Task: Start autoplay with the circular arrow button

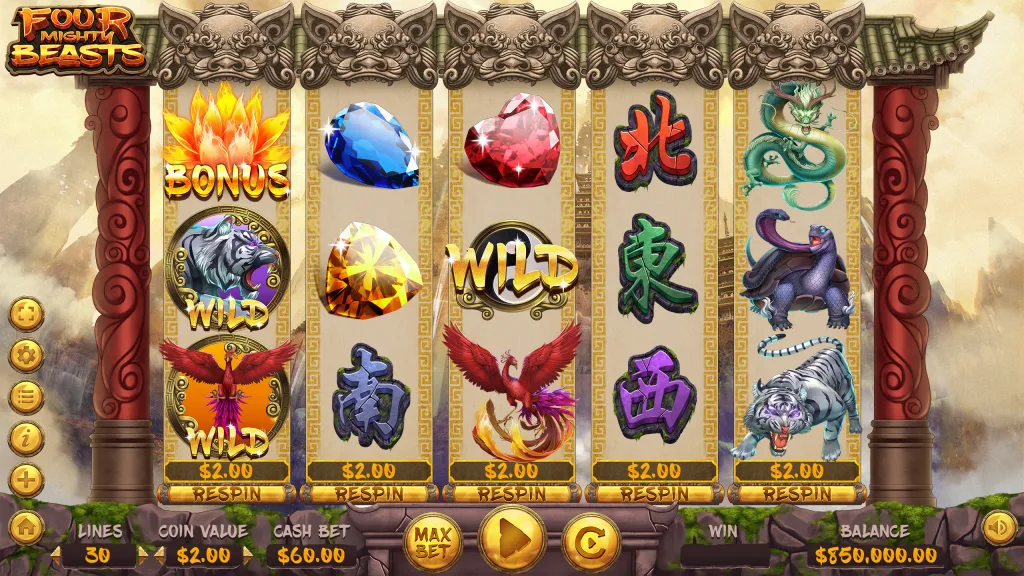Action: point(591,541)
